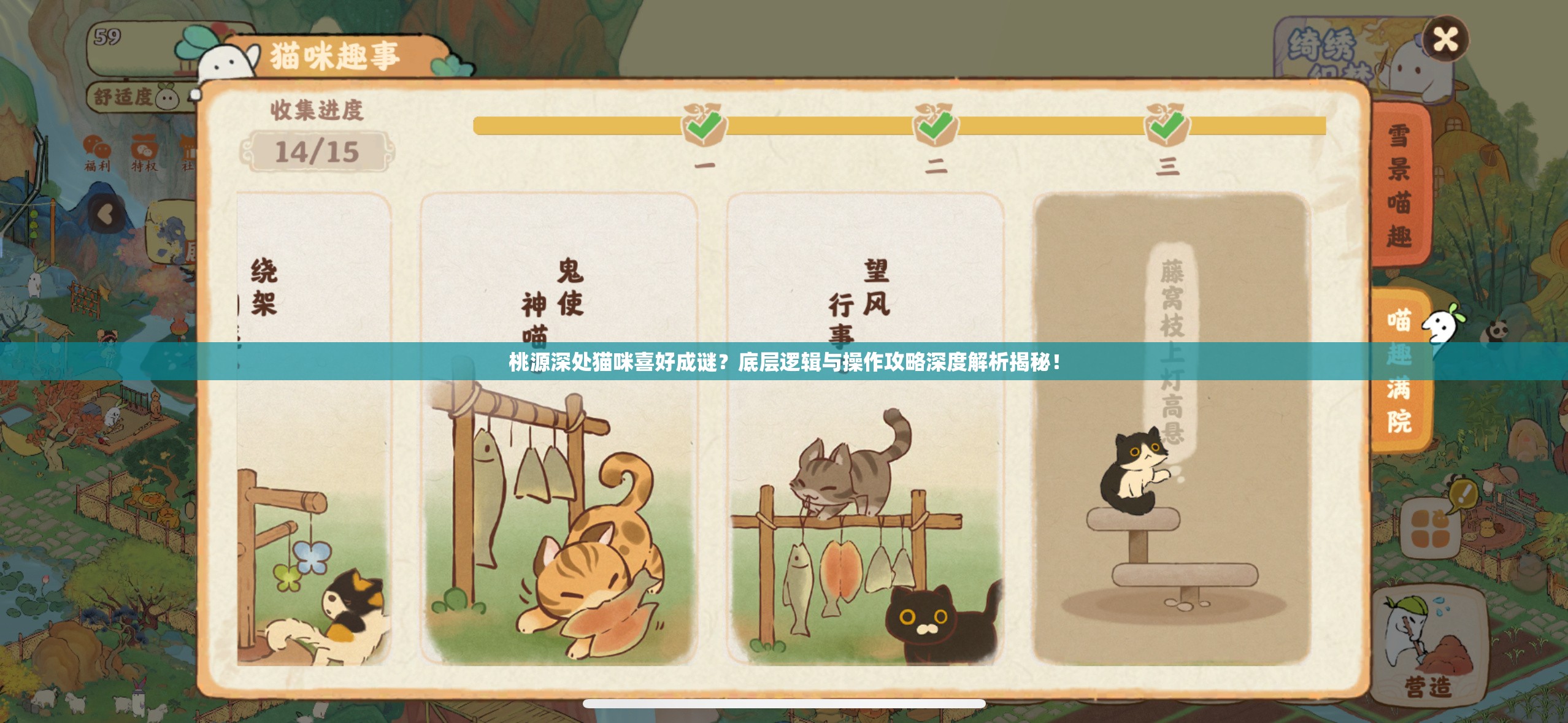The width and height of the screenshot is (1568, 723).
Task: Open the partially visible 绕架 story card
Action: click(313, 429)
